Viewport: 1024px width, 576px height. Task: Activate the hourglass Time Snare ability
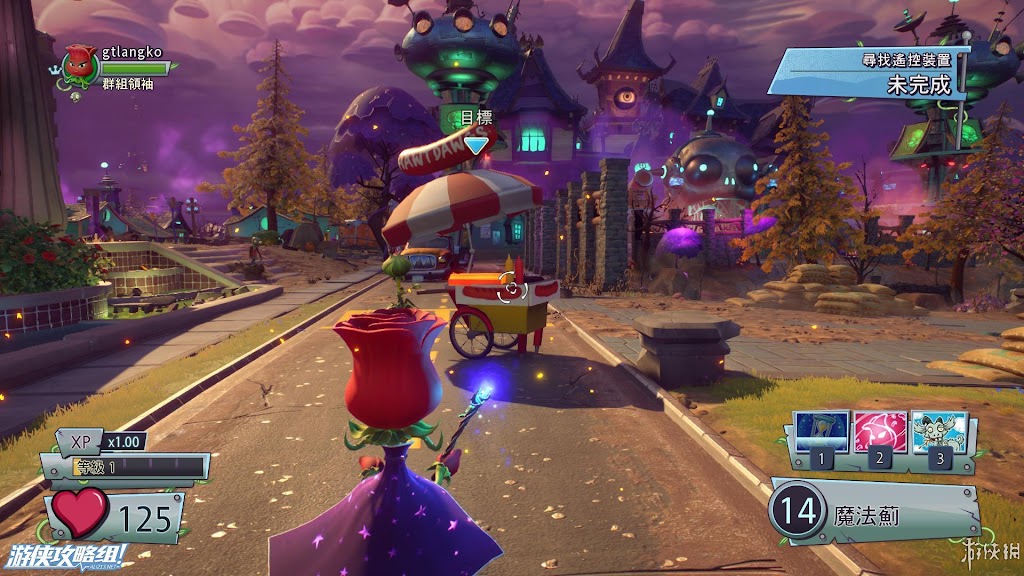[x=821, y=432]
